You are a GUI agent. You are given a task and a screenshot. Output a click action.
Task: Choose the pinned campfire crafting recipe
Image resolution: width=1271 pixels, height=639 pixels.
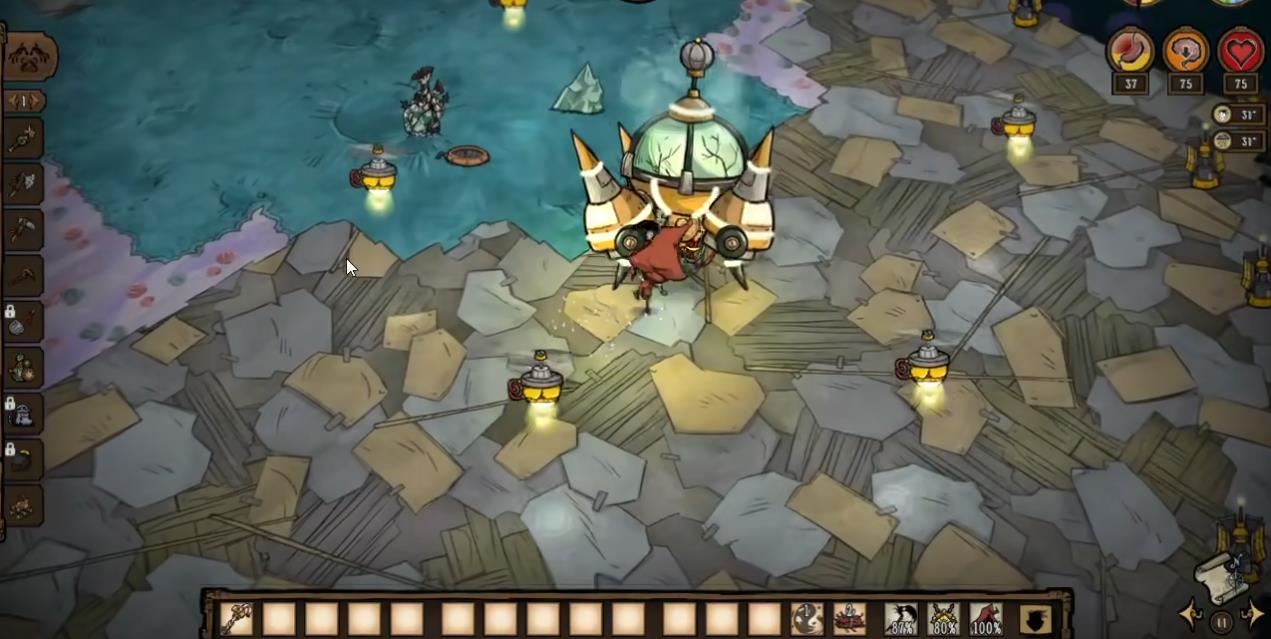(x=22, y=505)
